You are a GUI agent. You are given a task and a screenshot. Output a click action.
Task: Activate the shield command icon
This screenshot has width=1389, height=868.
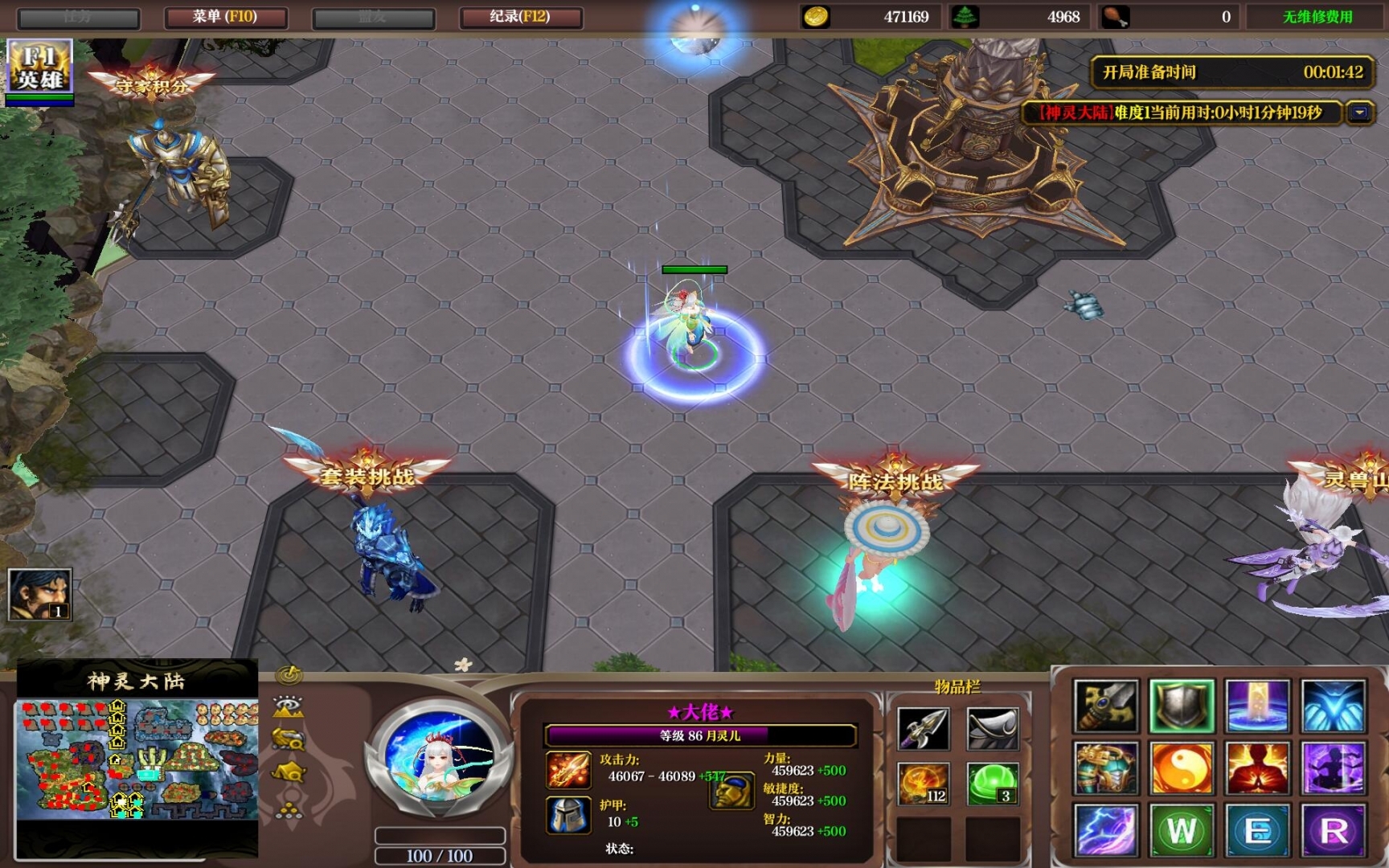[1182, 706]
